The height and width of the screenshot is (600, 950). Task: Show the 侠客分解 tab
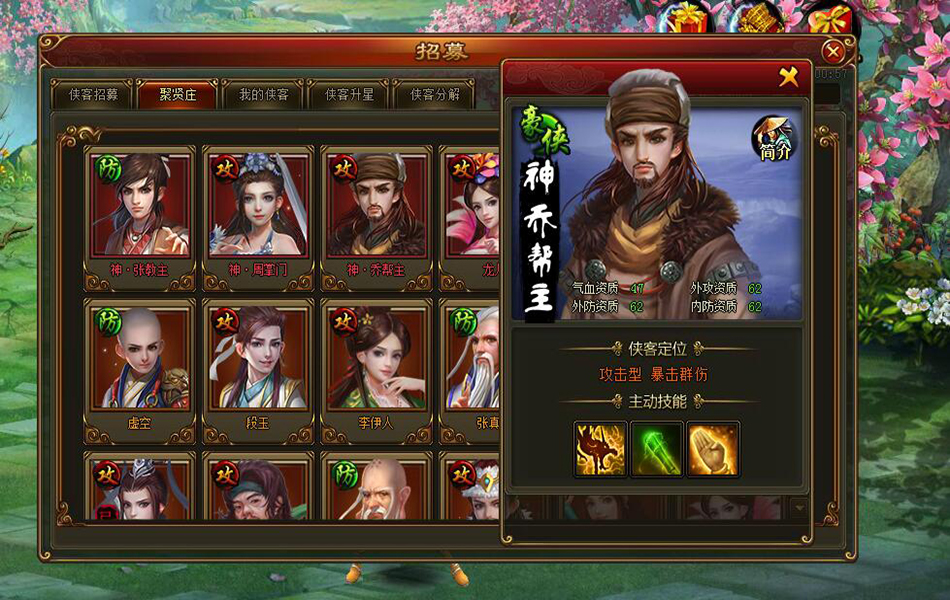(x=435, y=95)
